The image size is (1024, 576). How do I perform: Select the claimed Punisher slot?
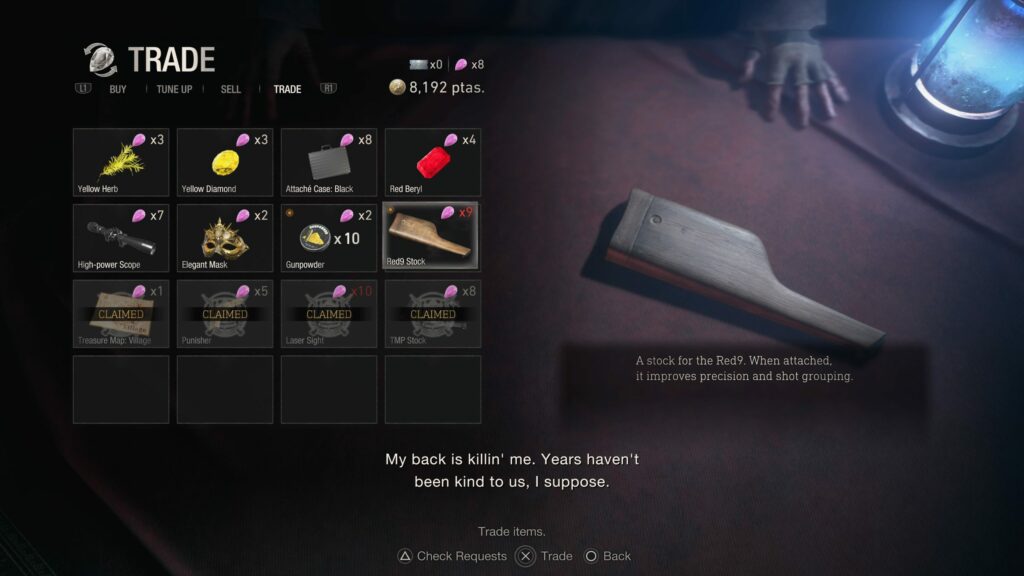click(225, 314)
